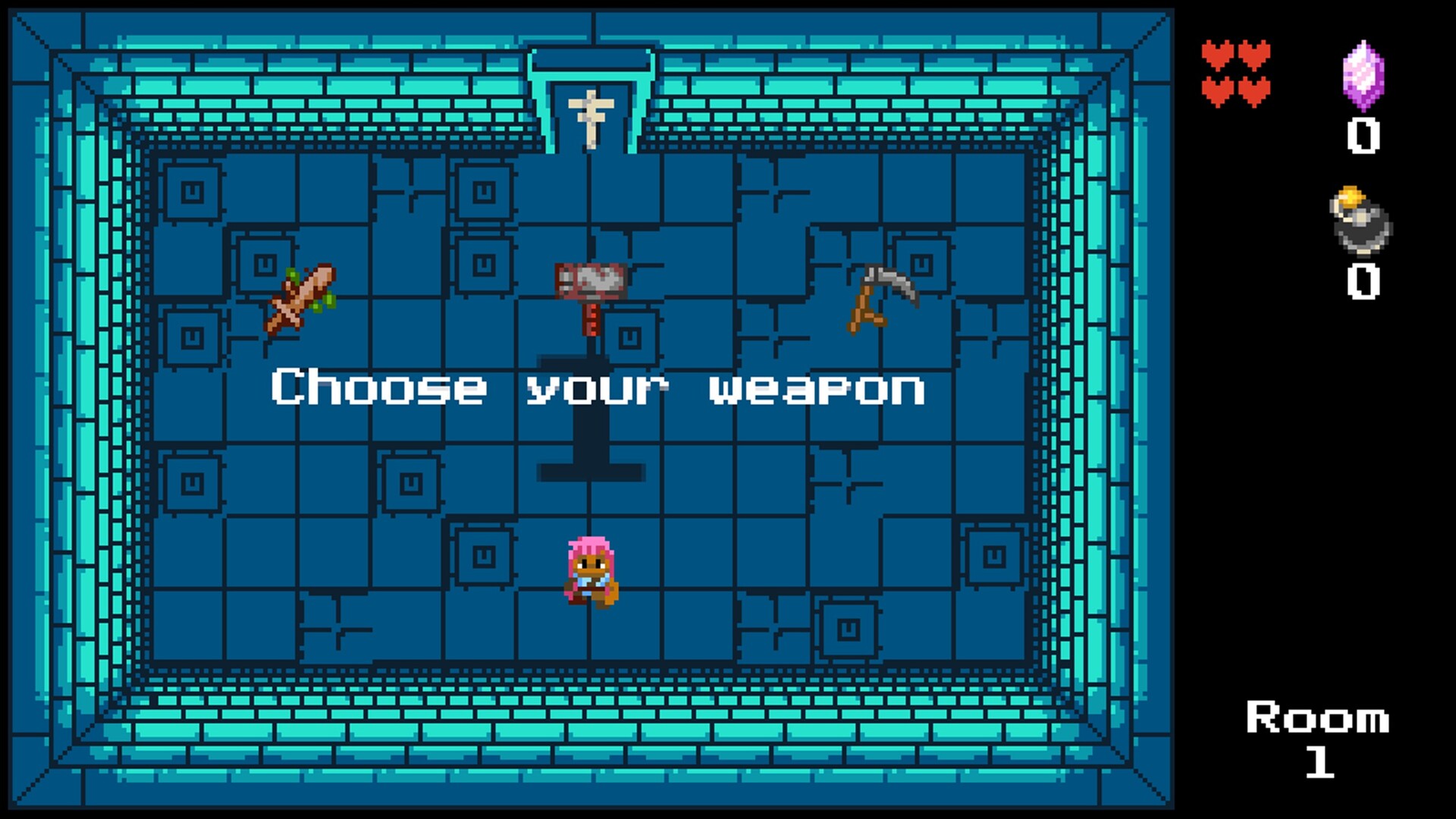Select the hammer weapon on the pedestal
Viewport: 1456px width, 819px height.
coord(590,281)
